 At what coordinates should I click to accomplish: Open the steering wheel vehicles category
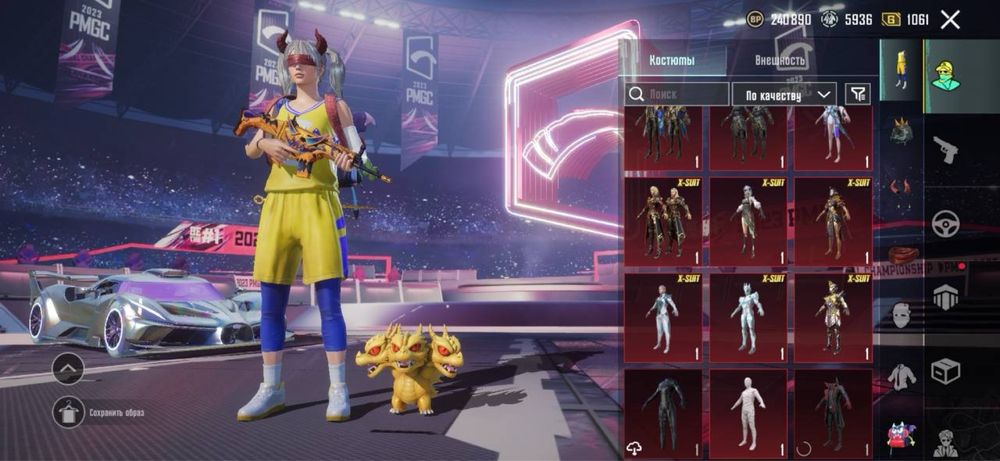[945, 223]
